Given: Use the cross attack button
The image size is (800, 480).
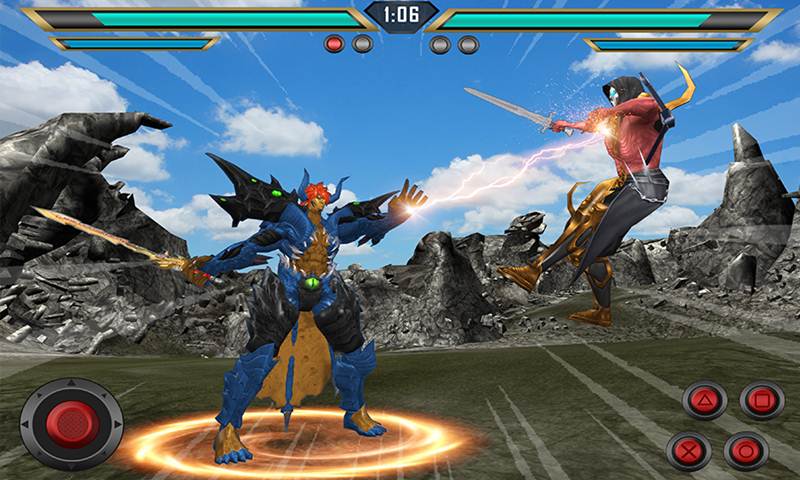Looking at the screenshot, I should pyautogui.click(x=689, y=450).
